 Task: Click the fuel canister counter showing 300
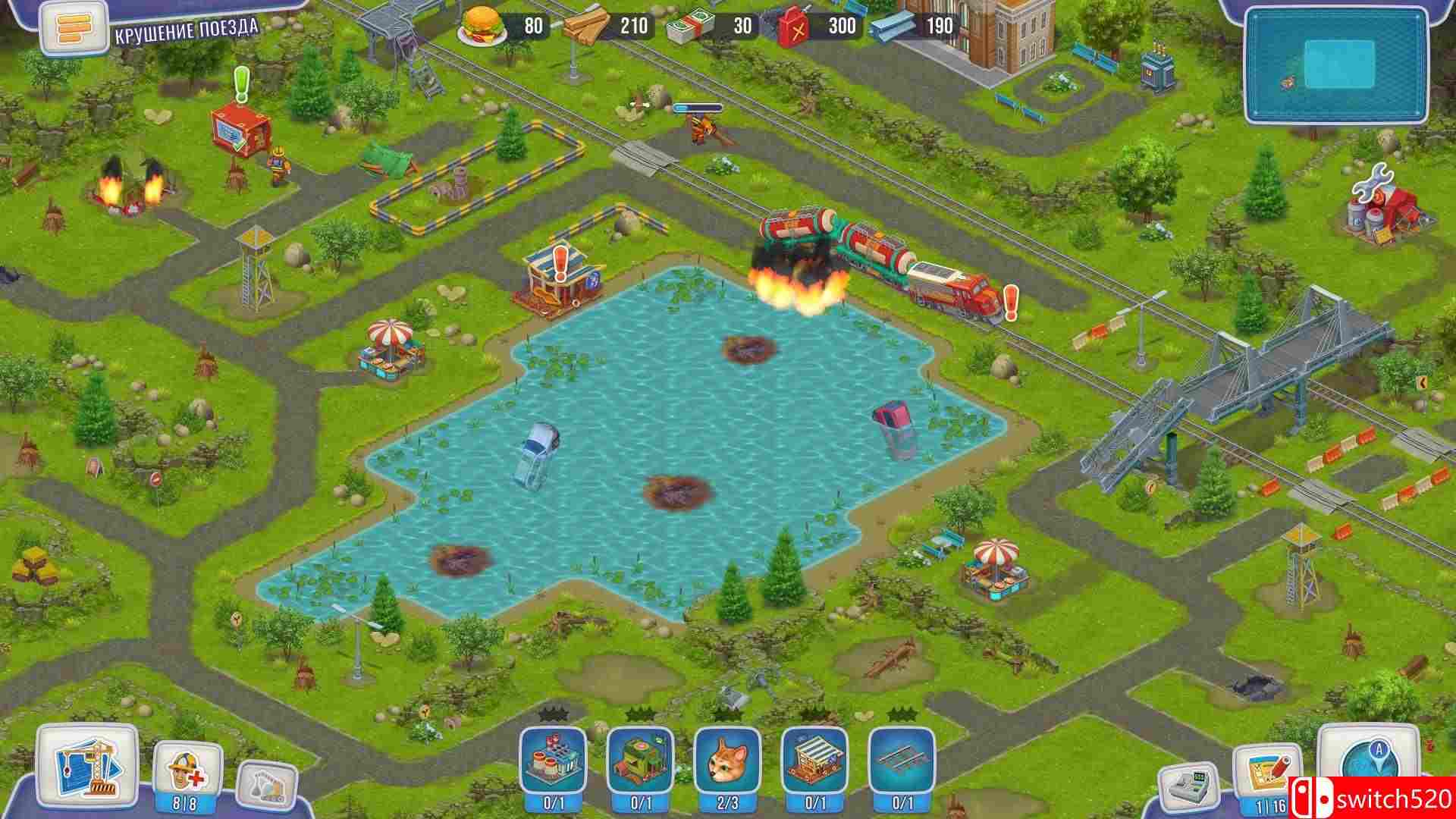(814, 27)
